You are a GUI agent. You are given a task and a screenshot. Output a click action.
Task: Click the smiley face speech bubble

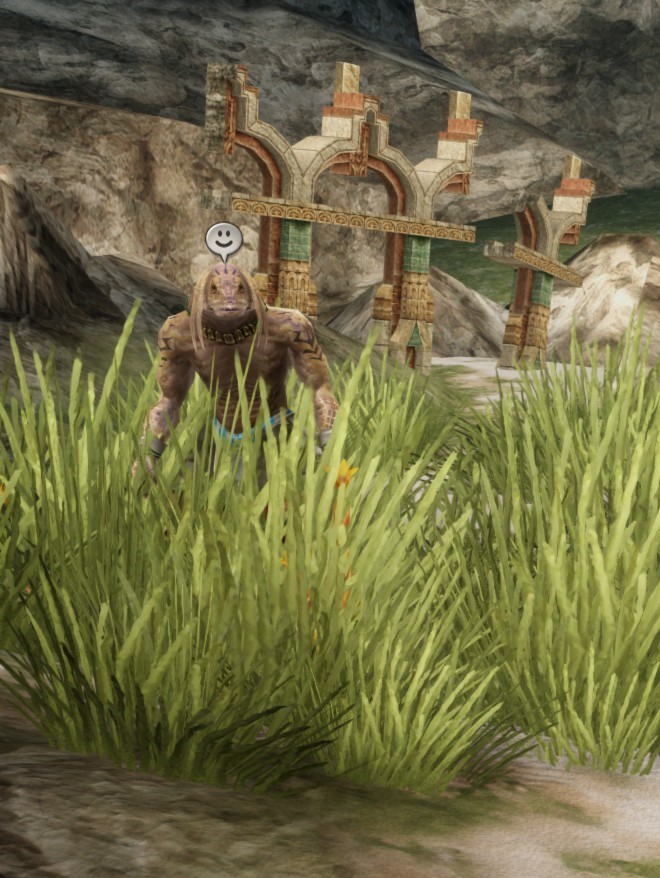[224, 239]
